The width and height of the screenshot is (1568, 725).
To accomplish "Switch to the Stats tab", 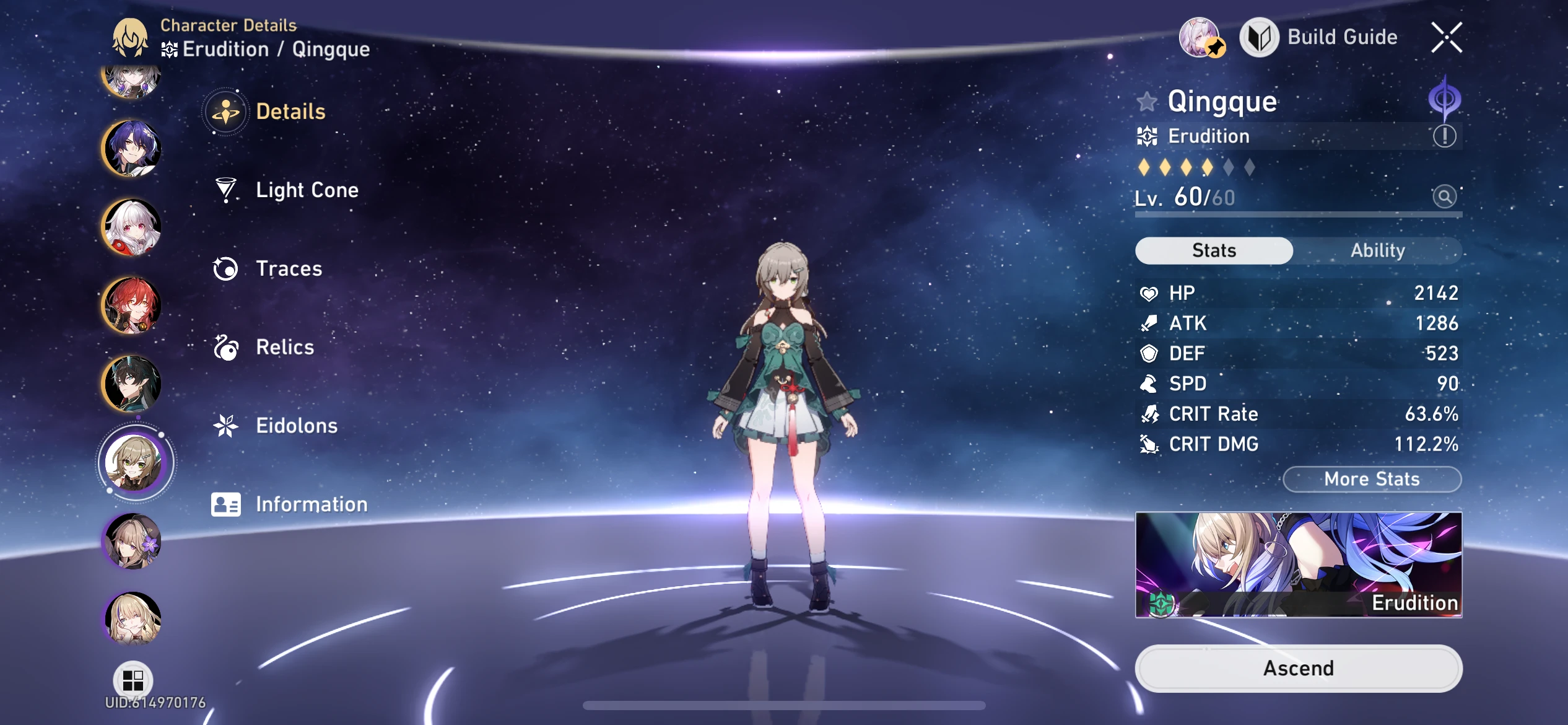I will [1214, 250].
